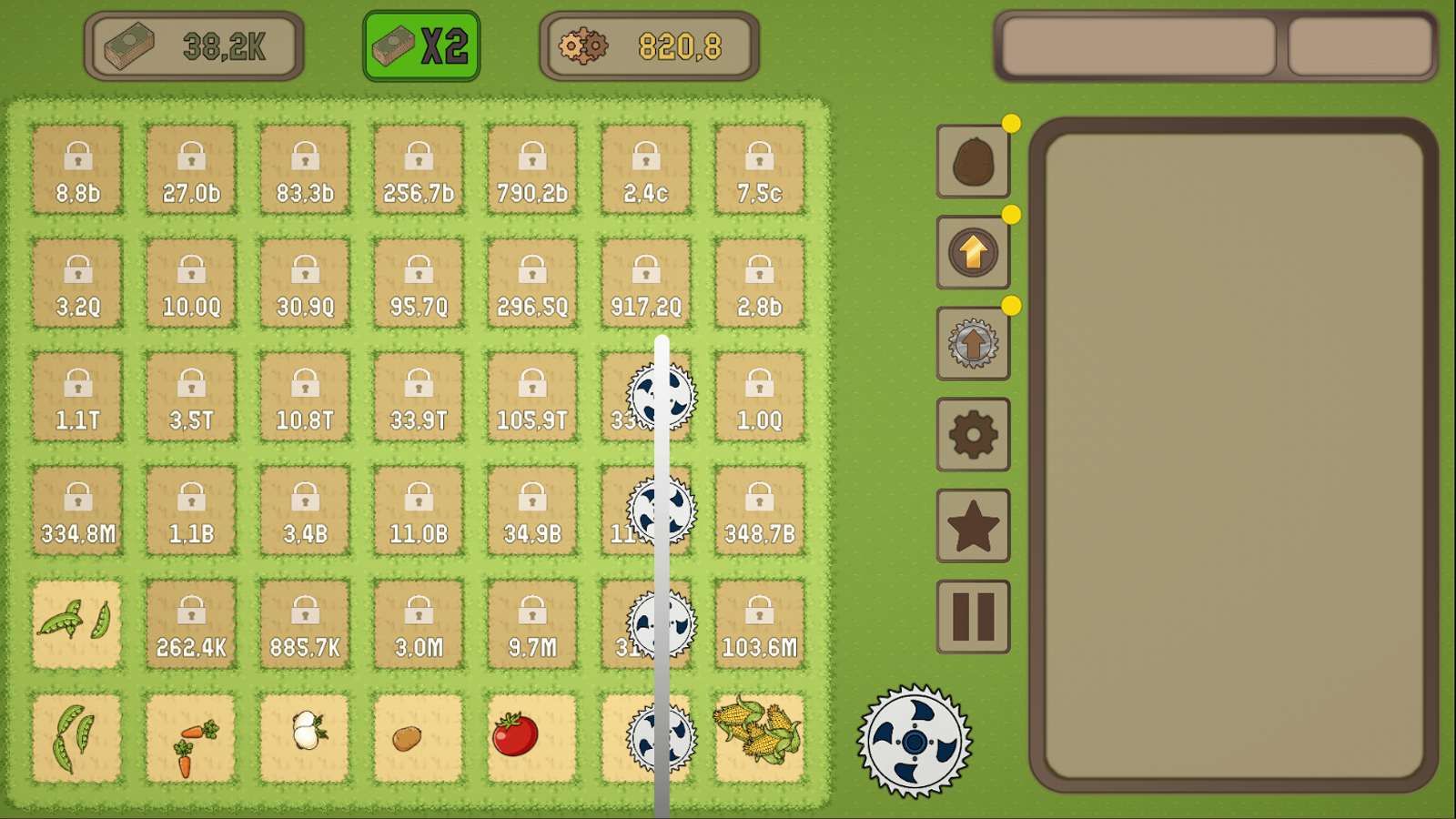Click the potato tile in the bottom row

[x=418, y=739]
